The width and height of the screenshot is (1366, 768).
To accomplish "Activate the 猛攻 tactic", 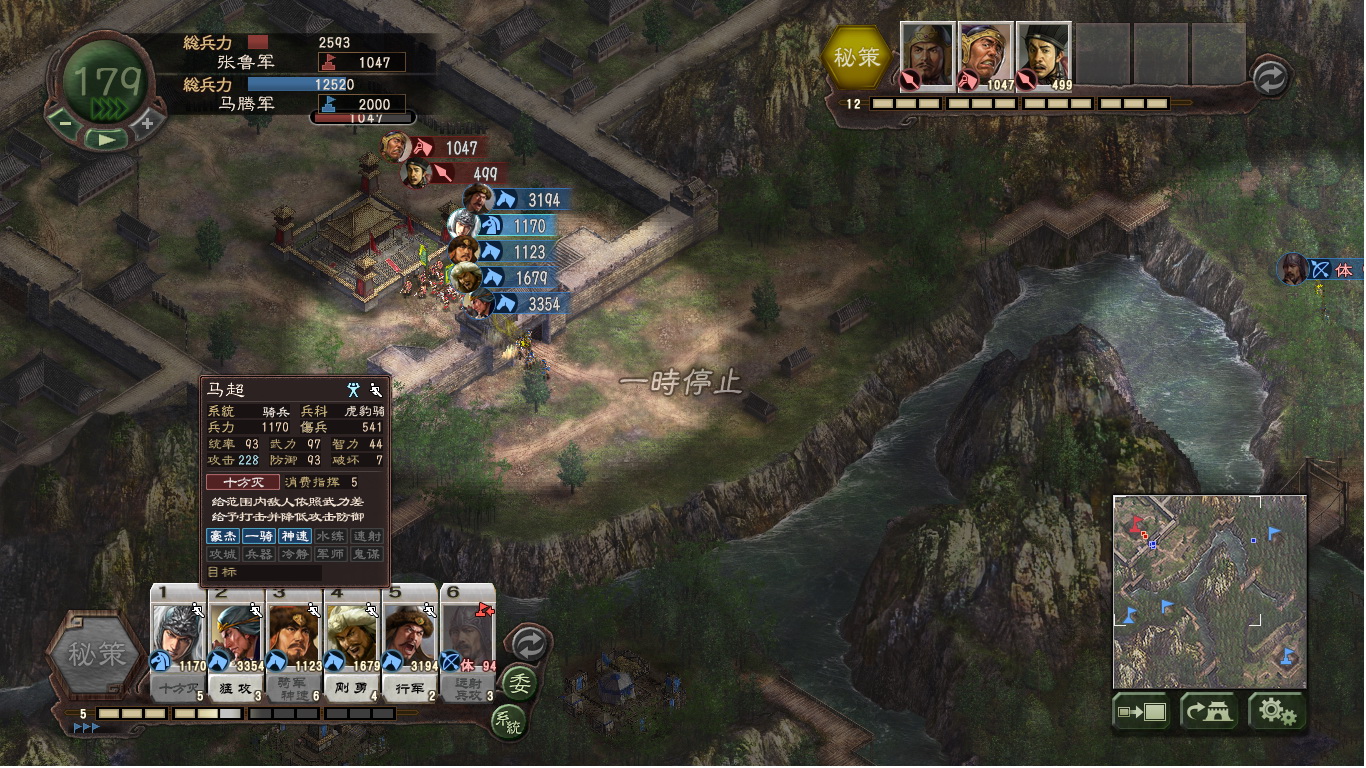I will coord(237,688).
